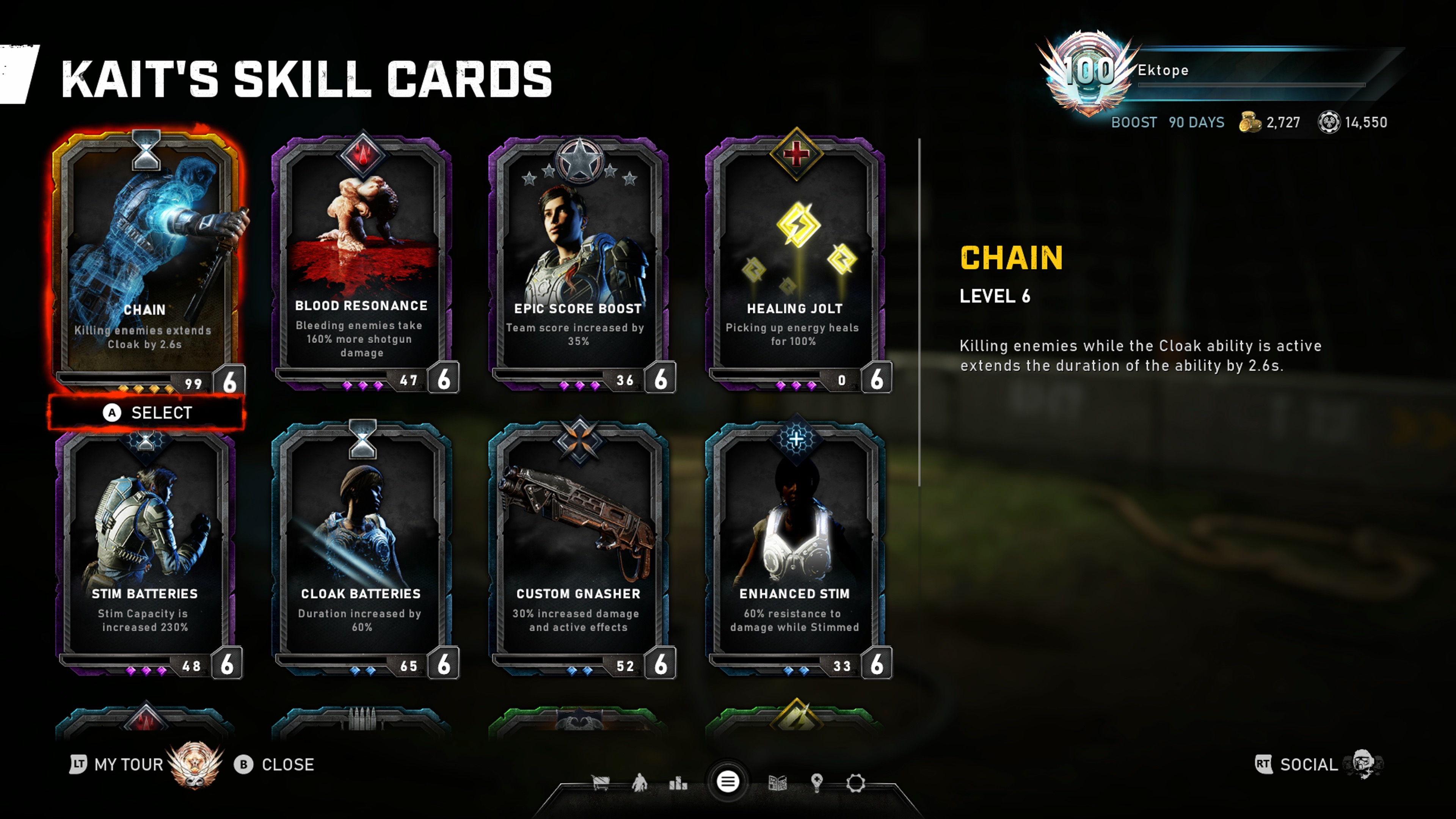Open the news via newspaper icon
This screenshot has width=1456, height=819.
tap(778, 783)
